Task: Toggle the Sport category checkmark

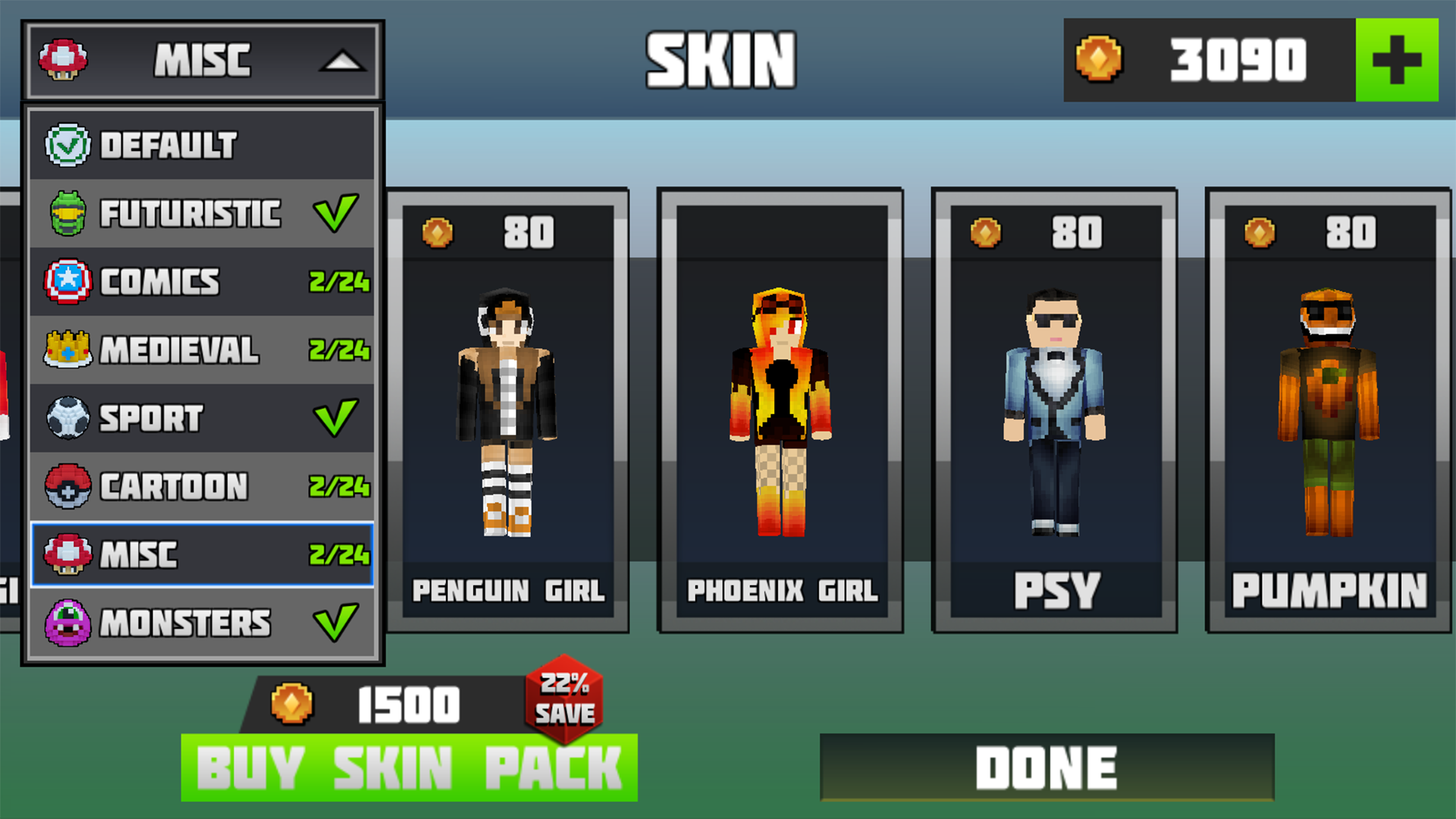Action: (x=336, y=418)
